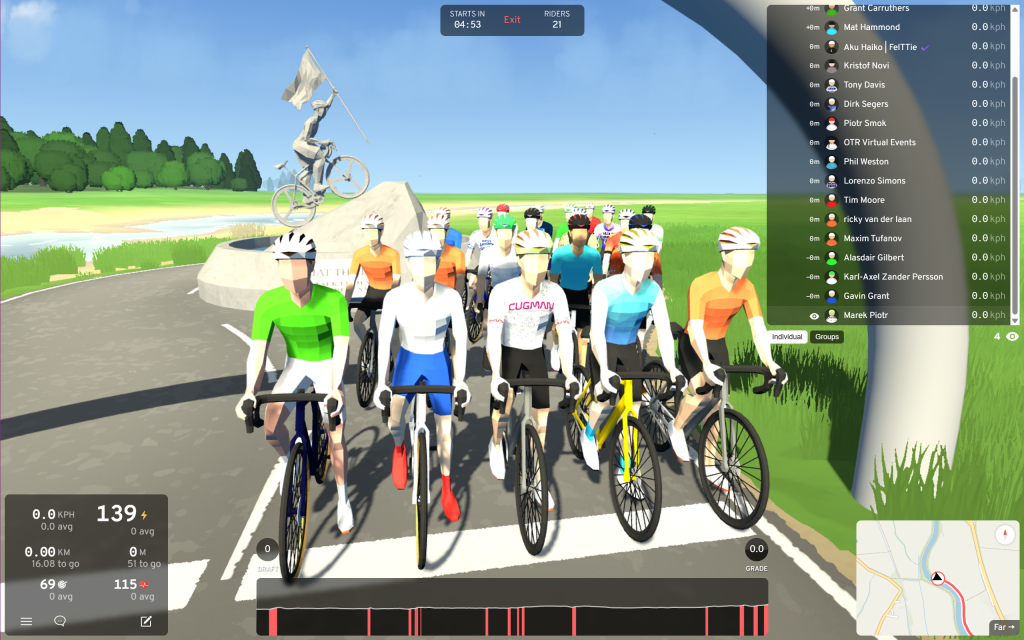Open the hamburger menu in the stats panel

pyautogui.click(x=26, y=621)
